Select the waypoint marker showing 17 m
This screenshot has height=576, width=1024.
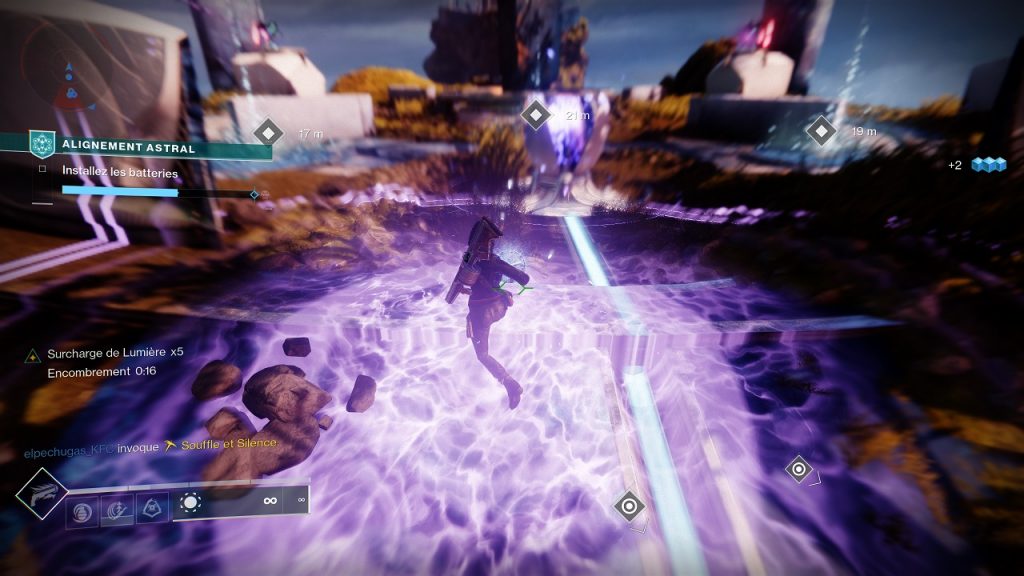[268, 131]
